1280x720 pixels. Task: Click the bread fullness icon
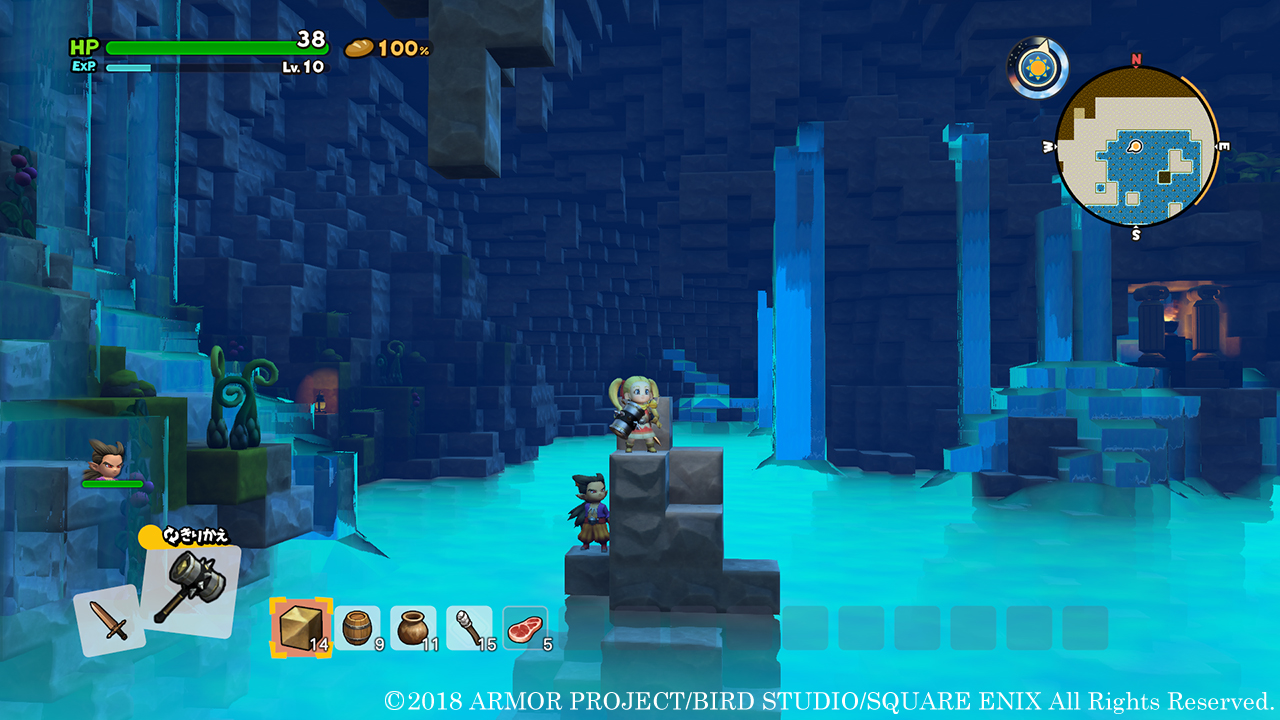pos(361,47)
